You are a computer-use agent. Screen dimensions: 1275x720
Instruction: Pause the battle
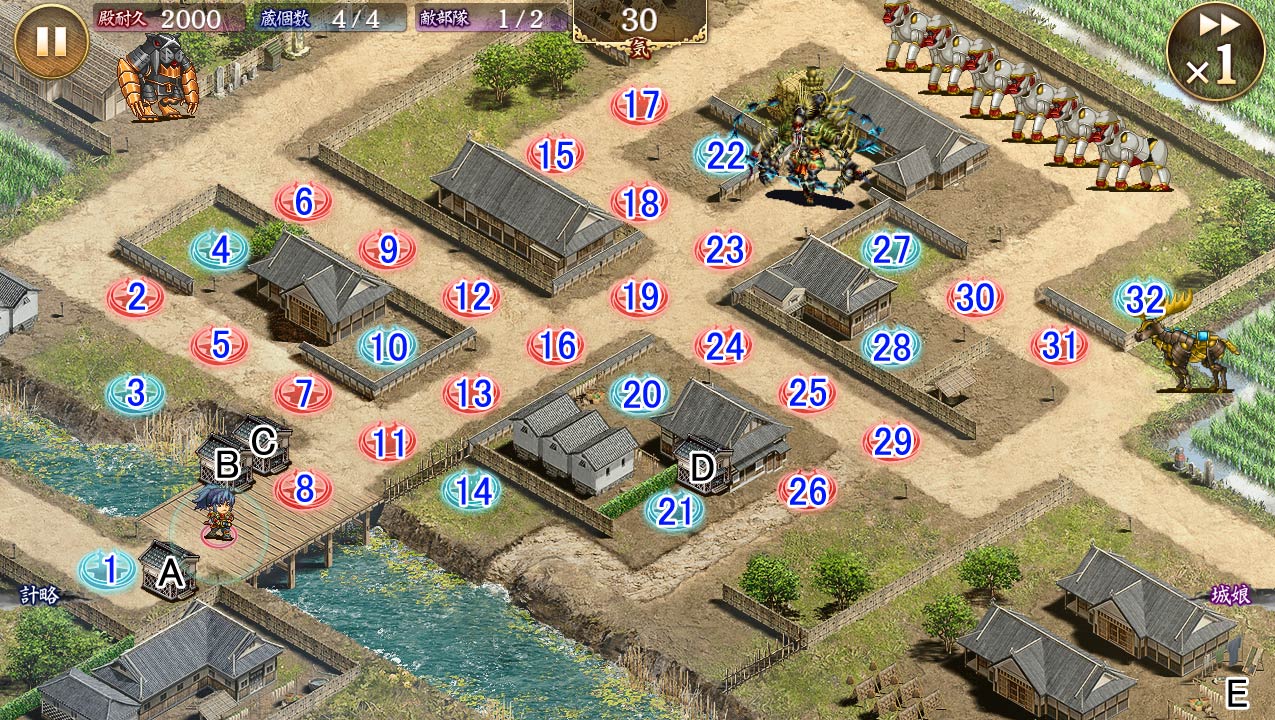tap(51, 41)
